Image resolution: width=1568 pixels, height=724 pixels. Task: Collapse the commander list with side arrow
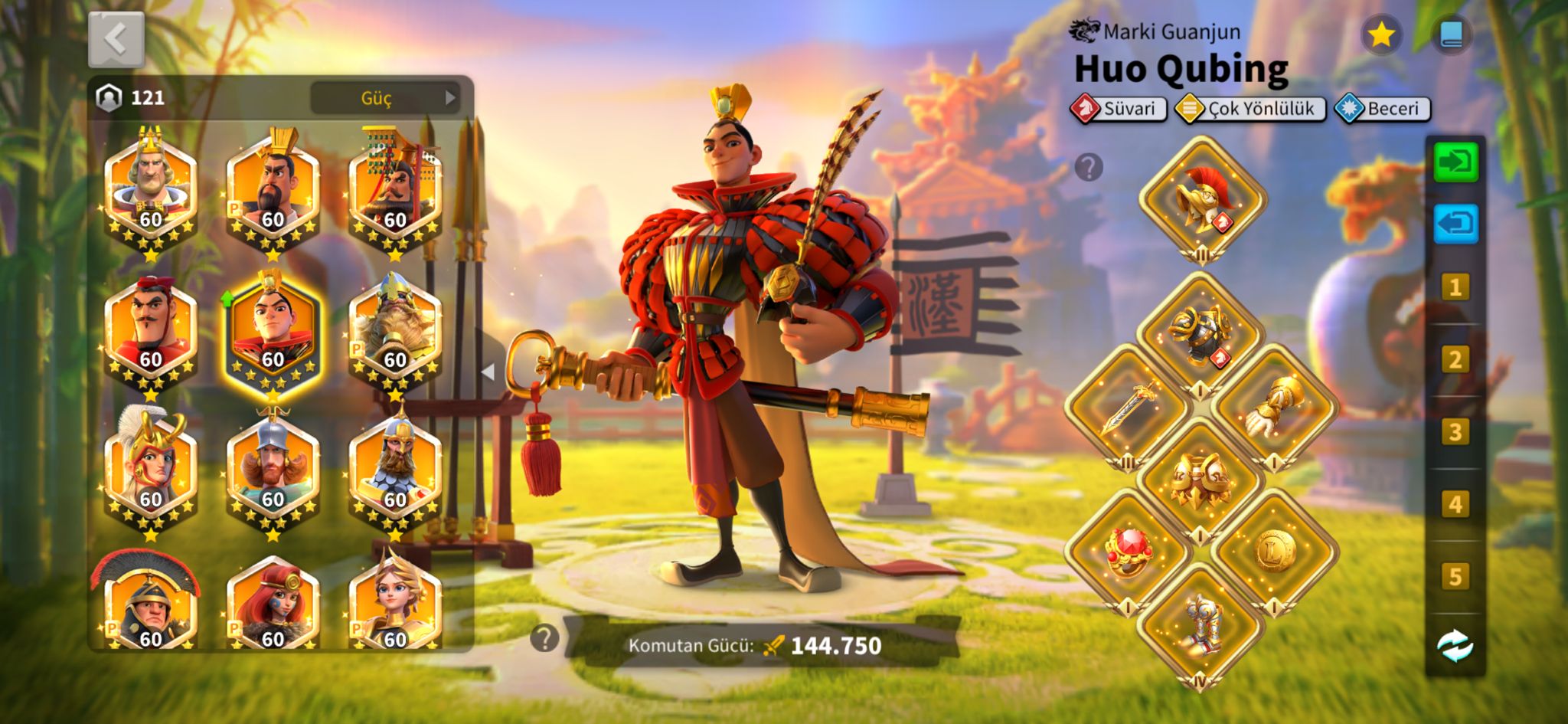pyautogui.click(x=488, y=372)
